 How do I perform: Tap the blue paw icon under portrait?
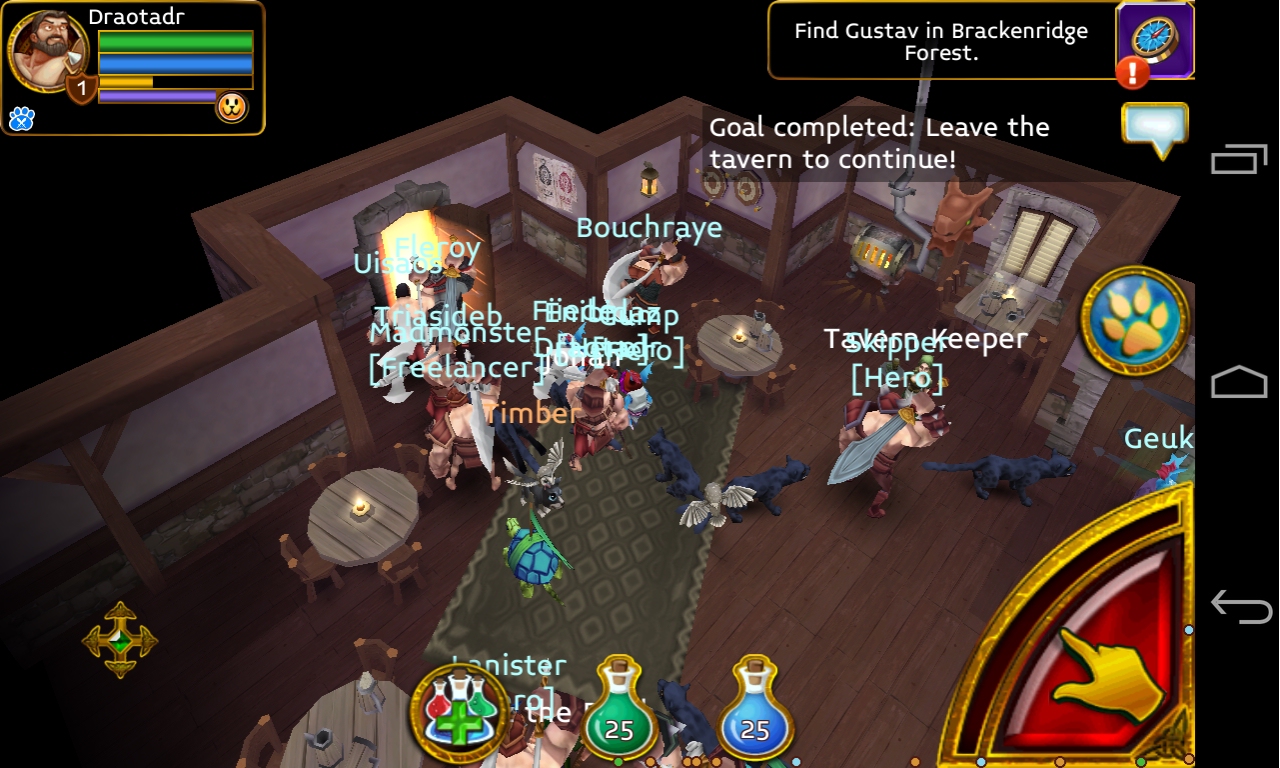coord(21,119)
